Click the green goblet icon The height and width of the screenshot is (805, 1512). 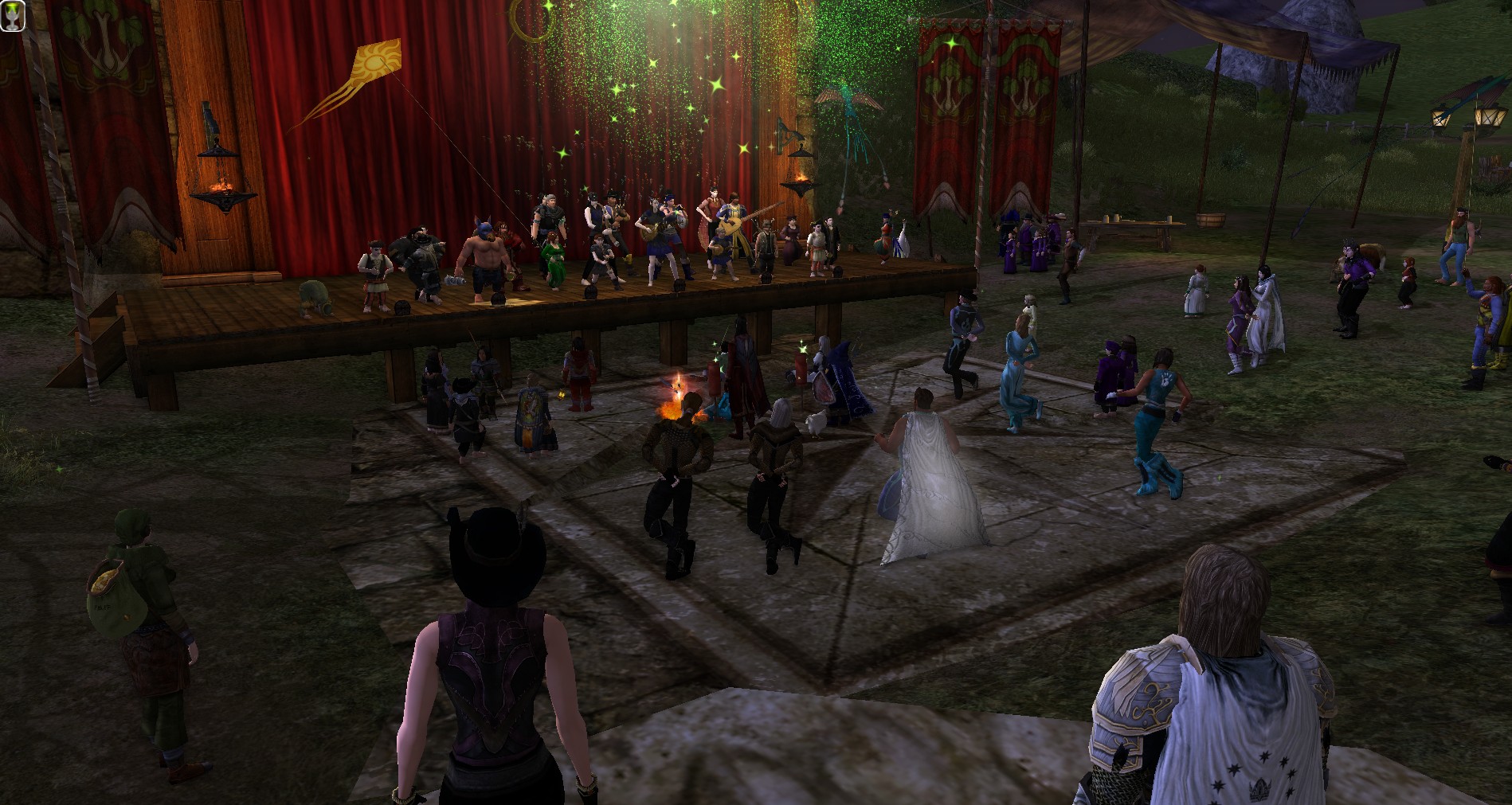tap(13, 16)
